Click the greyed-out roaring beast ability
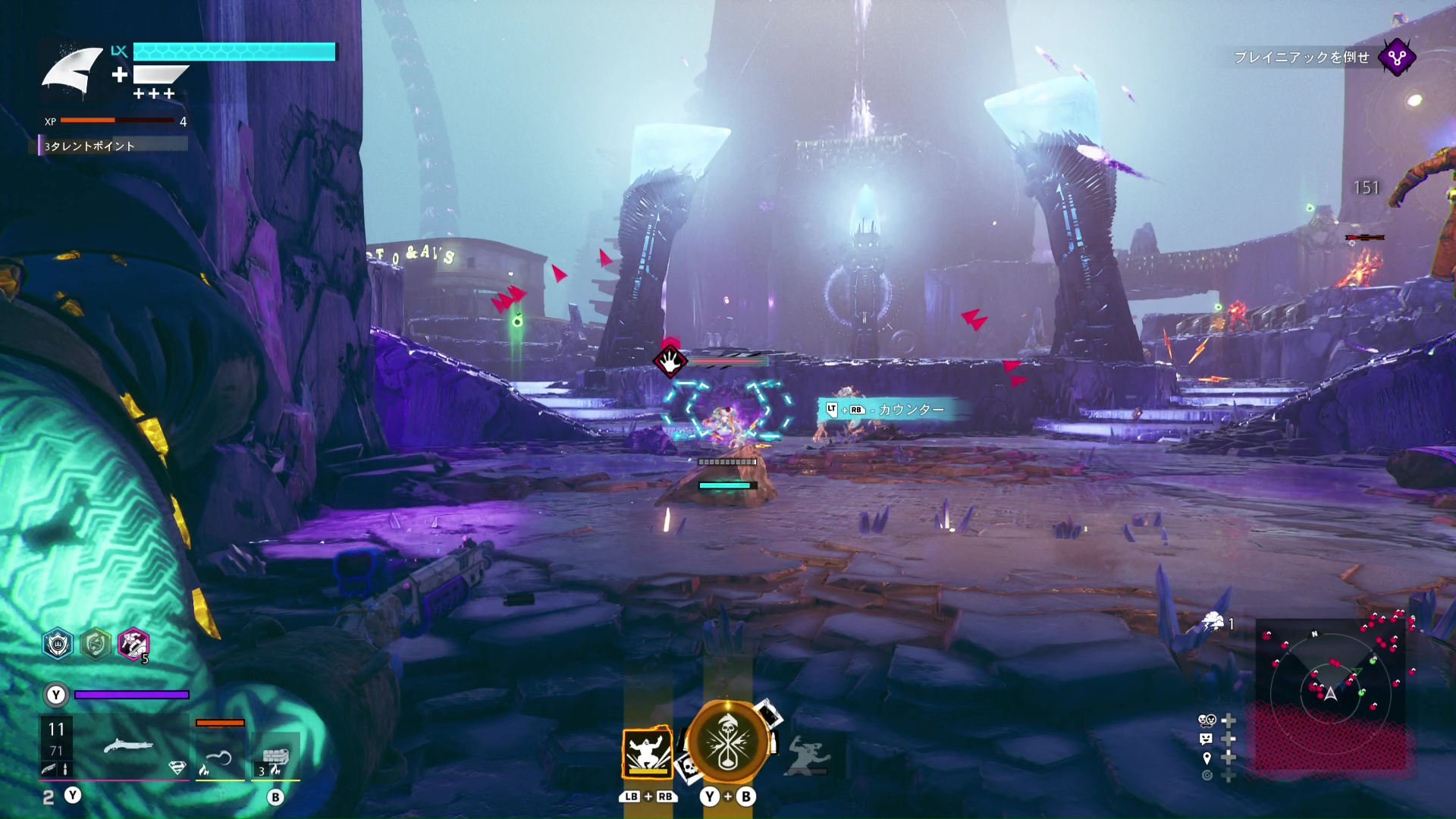 coord(807,756)
